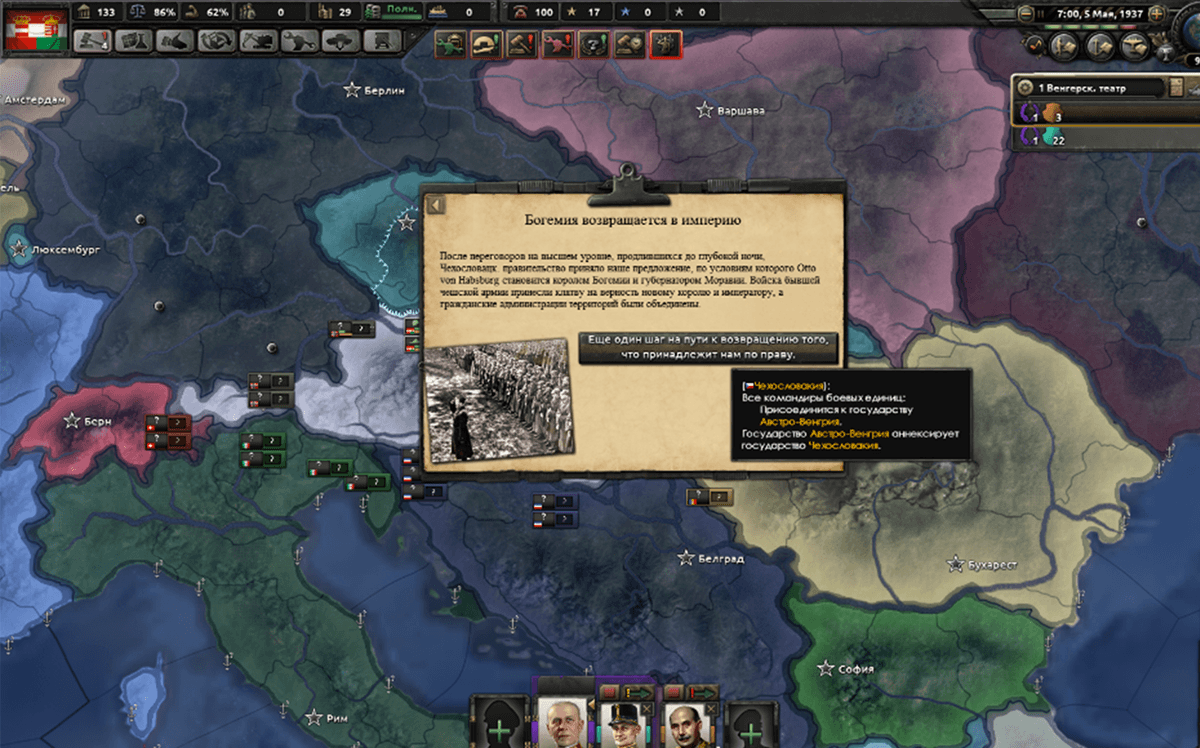Image resolution: width=1200 pixels, height=748 pixels.
Task: Open the navy ledger anchor icon
Action: pos(1099,44)
